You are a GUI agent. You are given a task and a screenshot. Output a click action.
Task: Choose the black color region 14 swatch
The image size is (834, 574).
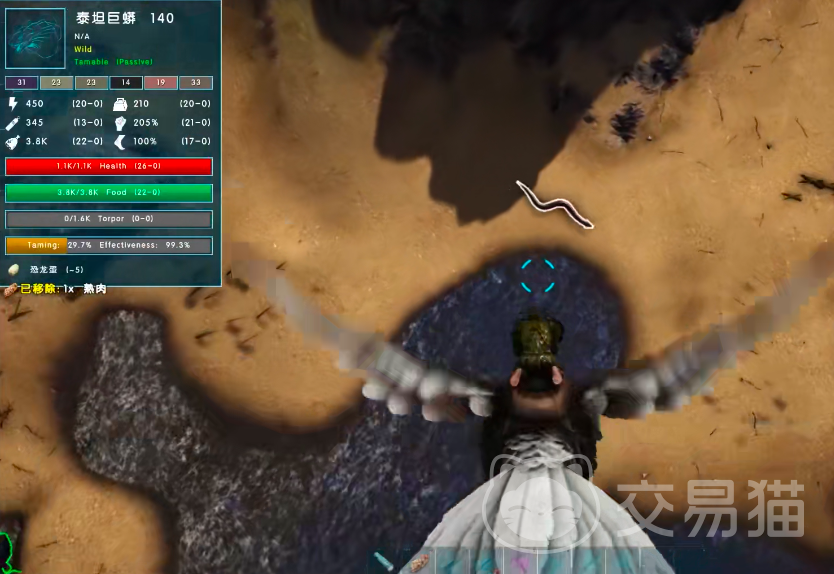126,83
